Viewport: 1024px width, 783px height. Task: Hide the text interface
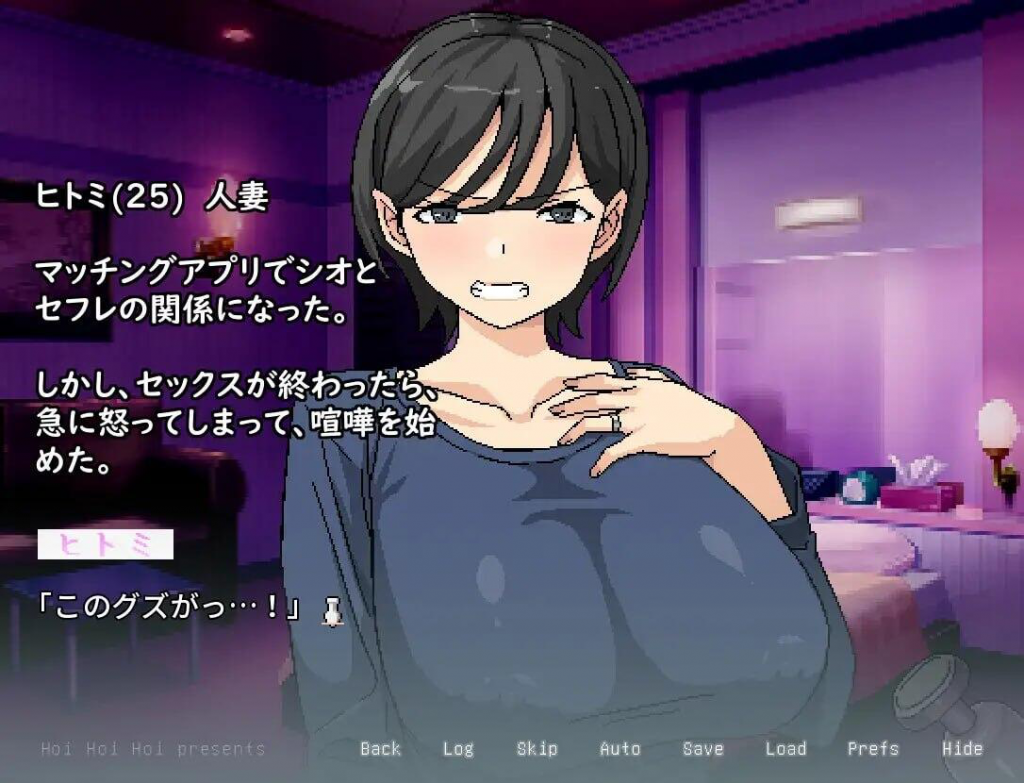(962, 749)
